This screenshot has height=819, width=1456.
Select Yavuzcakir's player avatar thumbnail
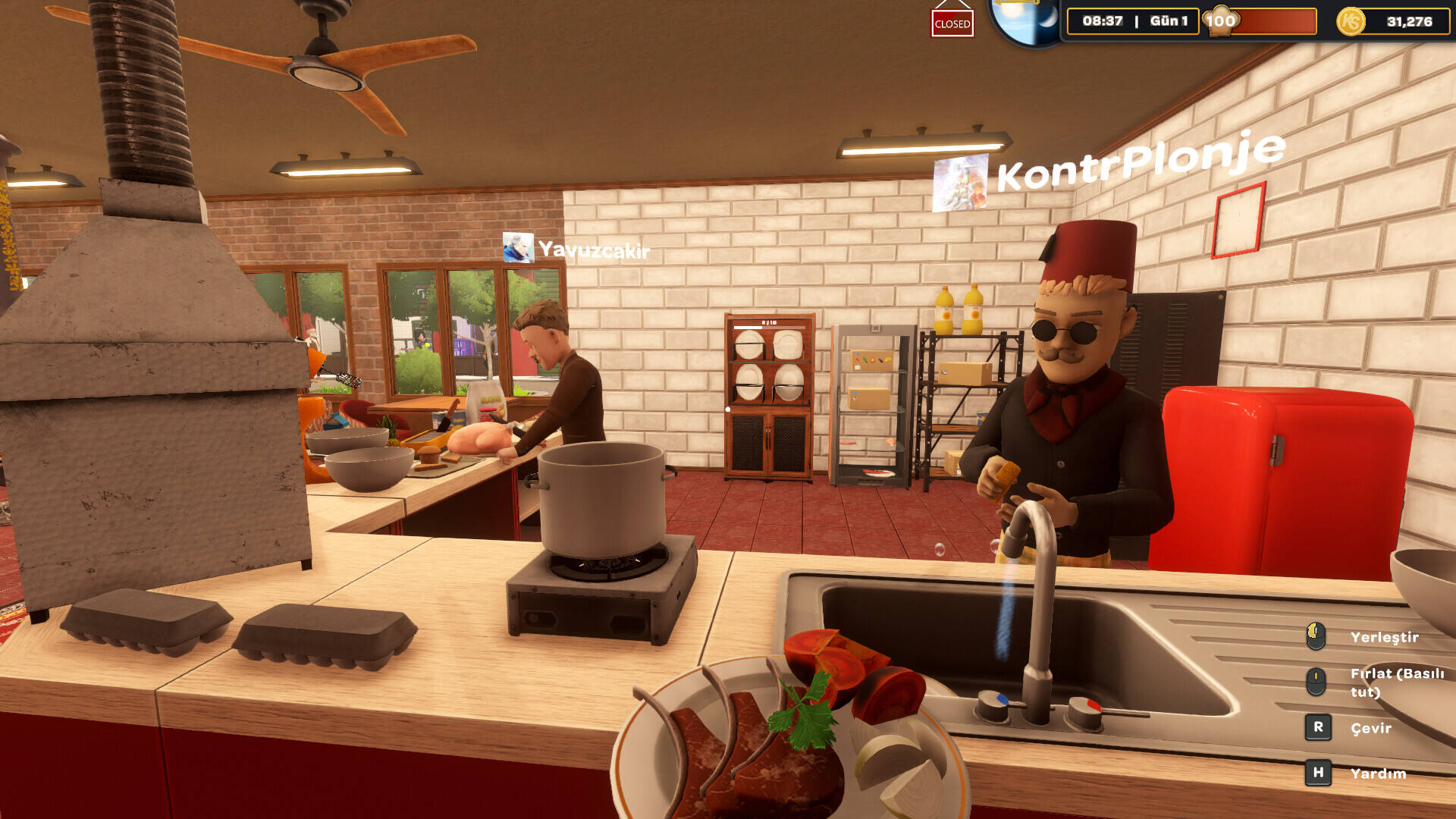coord(518,248)
